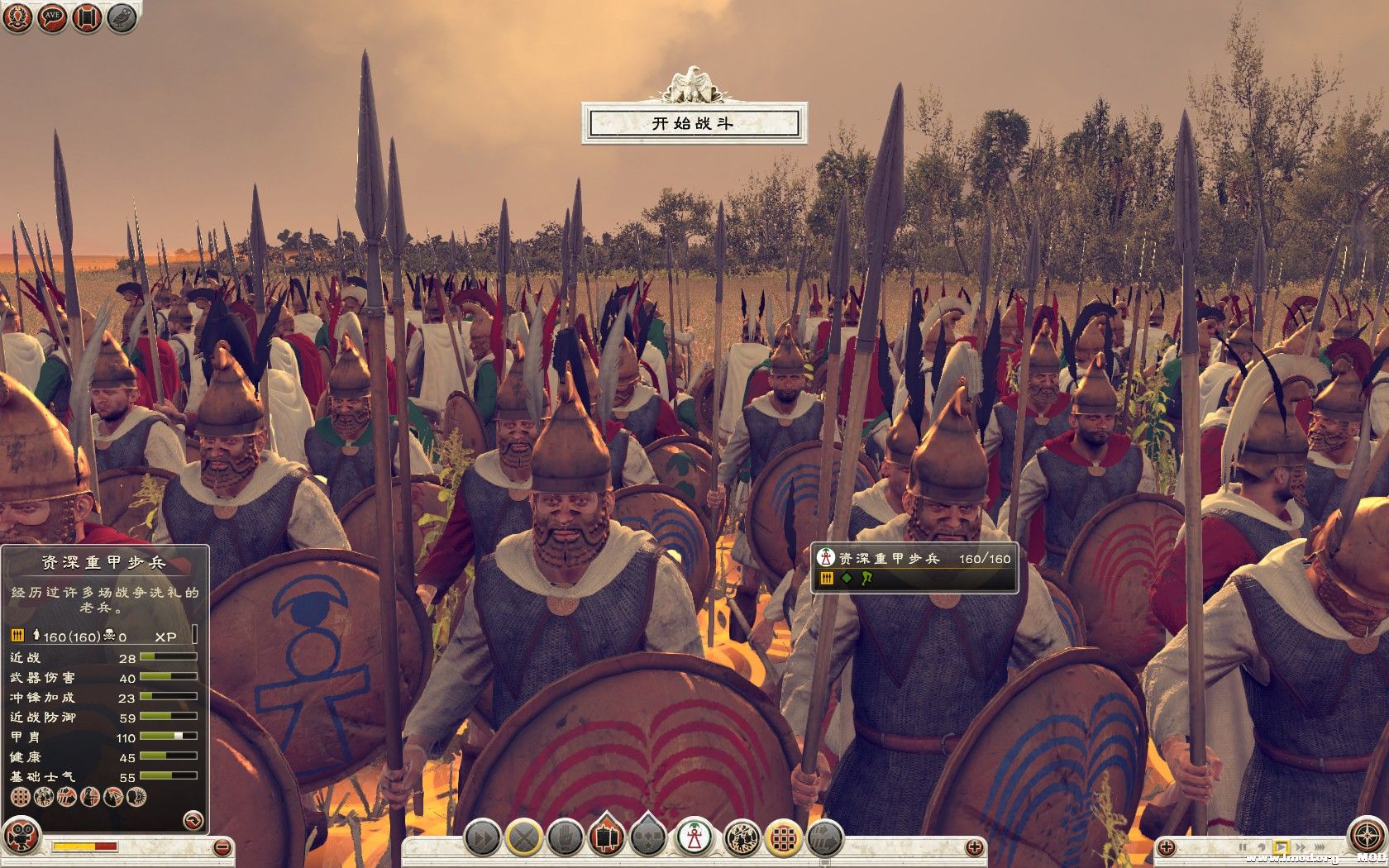Collapse the unit info panel with minus button
This screenshot has height=868, width=1389.
221,847
